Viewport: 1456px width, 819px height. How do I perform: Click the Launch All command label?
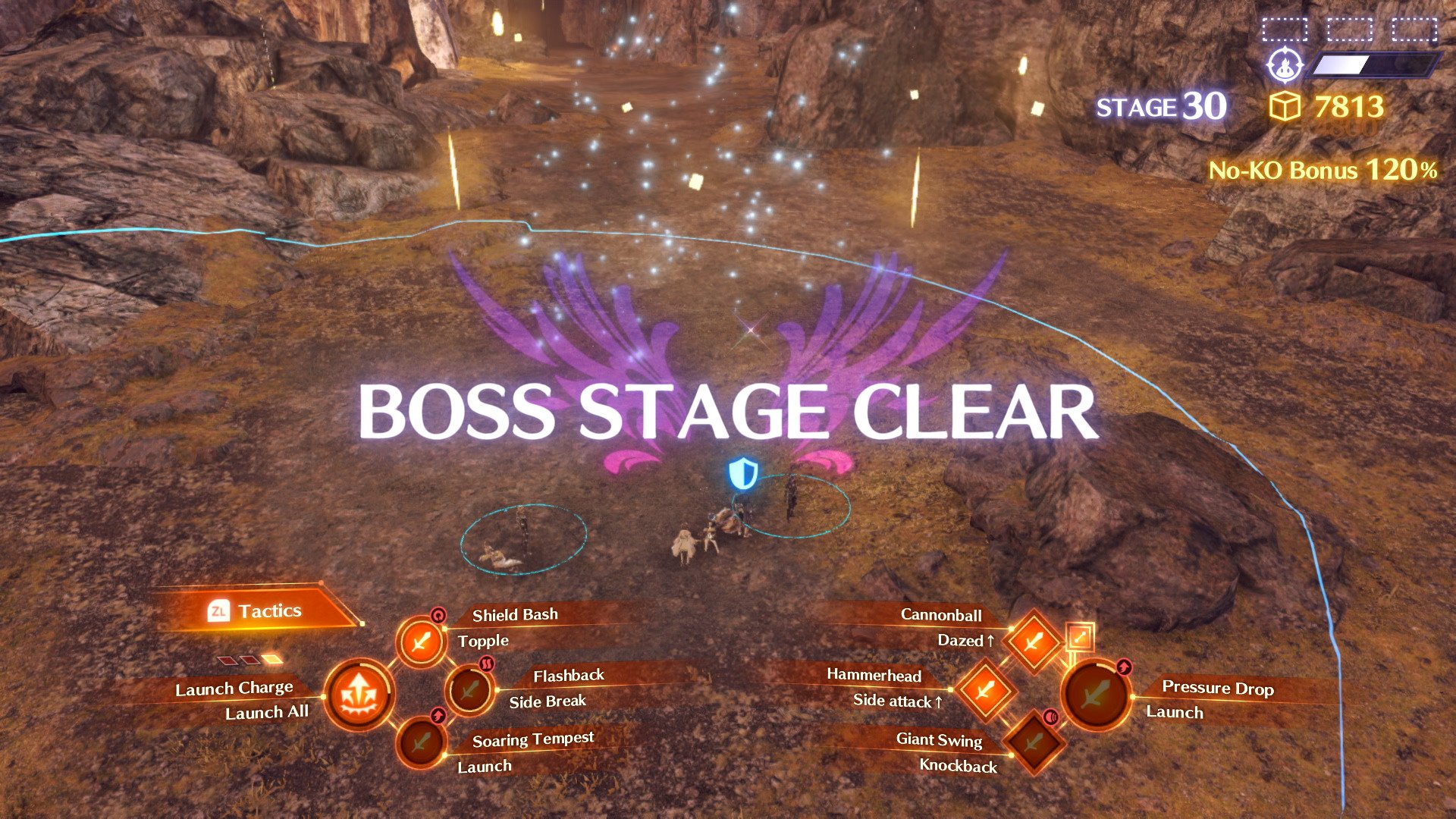pos(267,712)
